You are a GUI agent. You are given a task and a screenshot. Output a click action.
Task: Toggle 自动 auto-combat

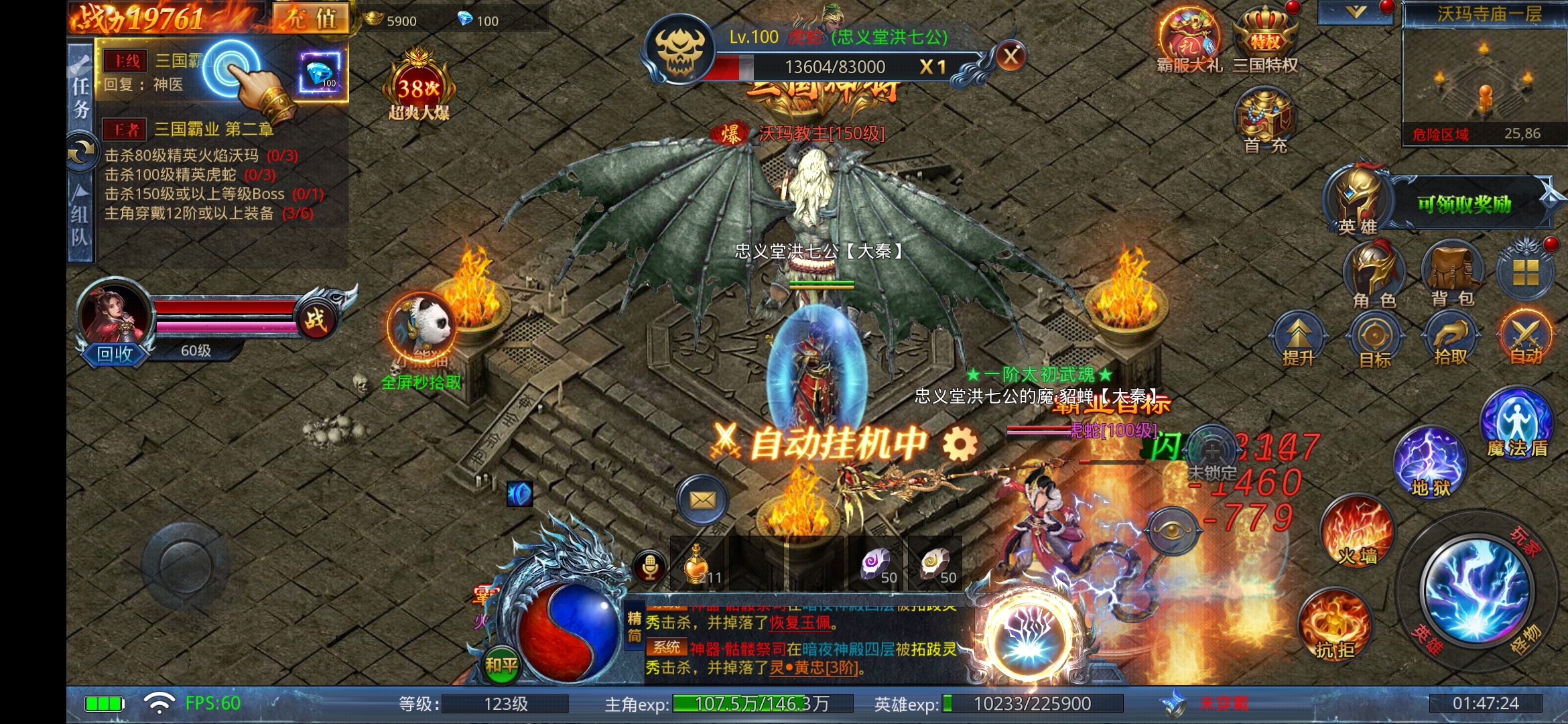1526,339
